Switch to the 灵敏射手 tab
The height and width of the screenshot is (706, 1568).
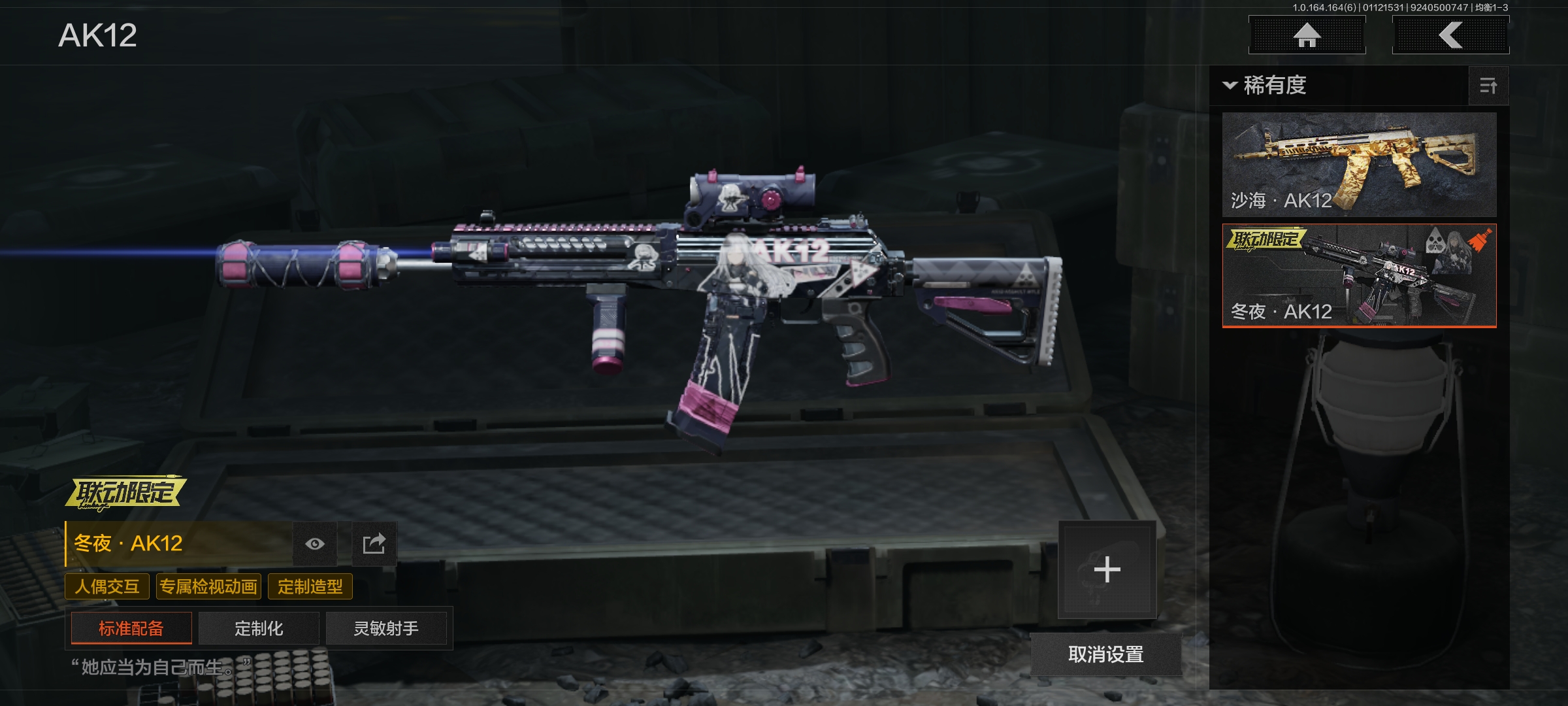(386, 628)
